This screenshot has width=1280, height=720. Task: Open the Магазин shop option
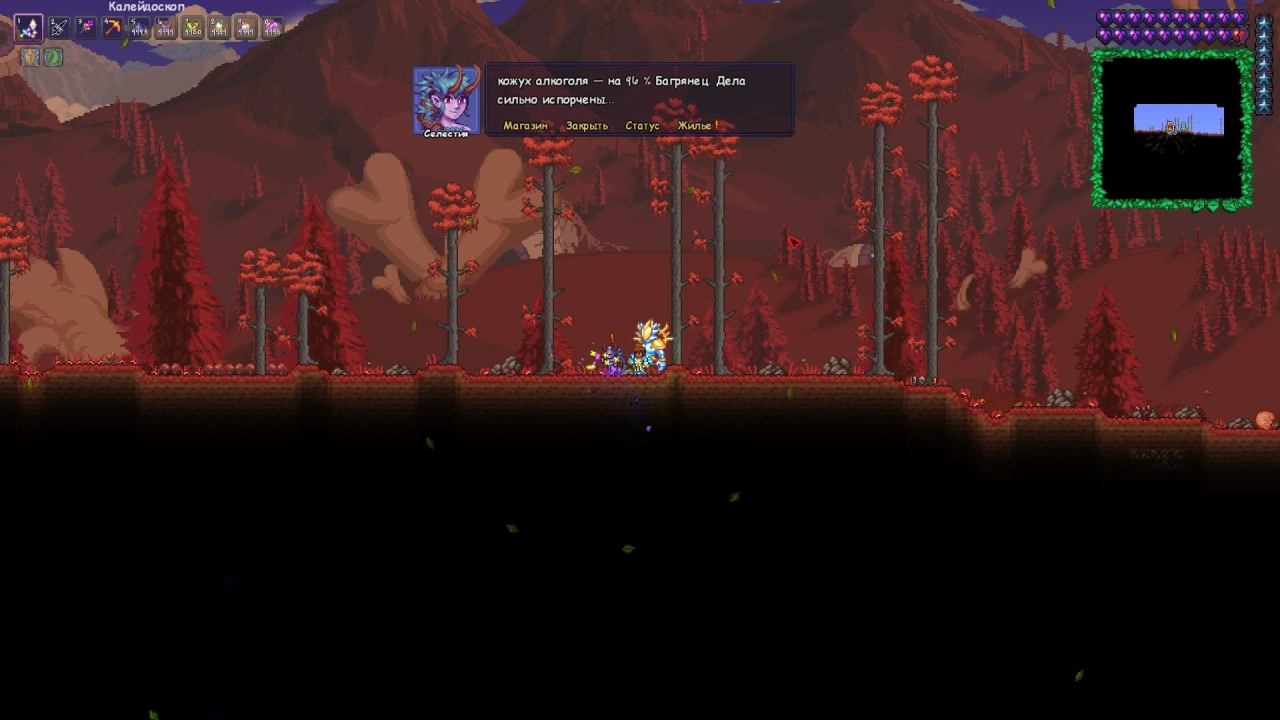click(x=525, y=126)
